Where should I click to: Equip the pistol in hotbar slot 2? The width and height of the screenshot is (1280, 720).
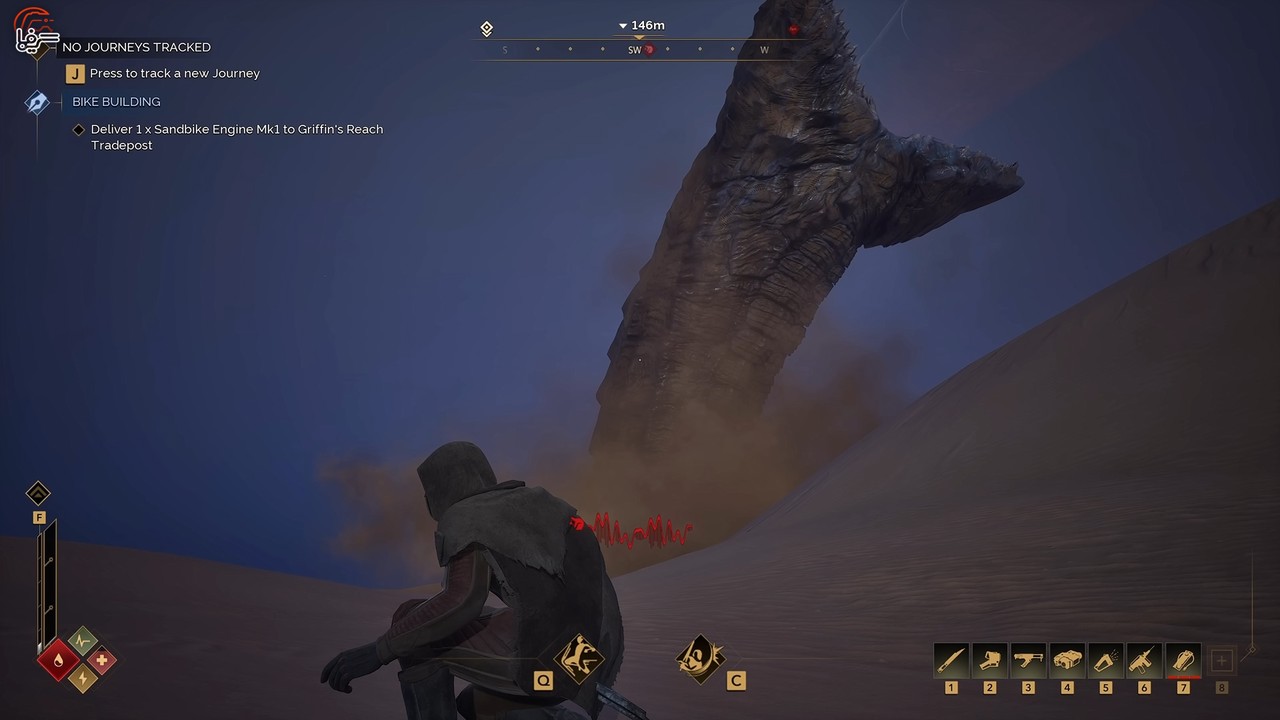(x=990, y=660)
